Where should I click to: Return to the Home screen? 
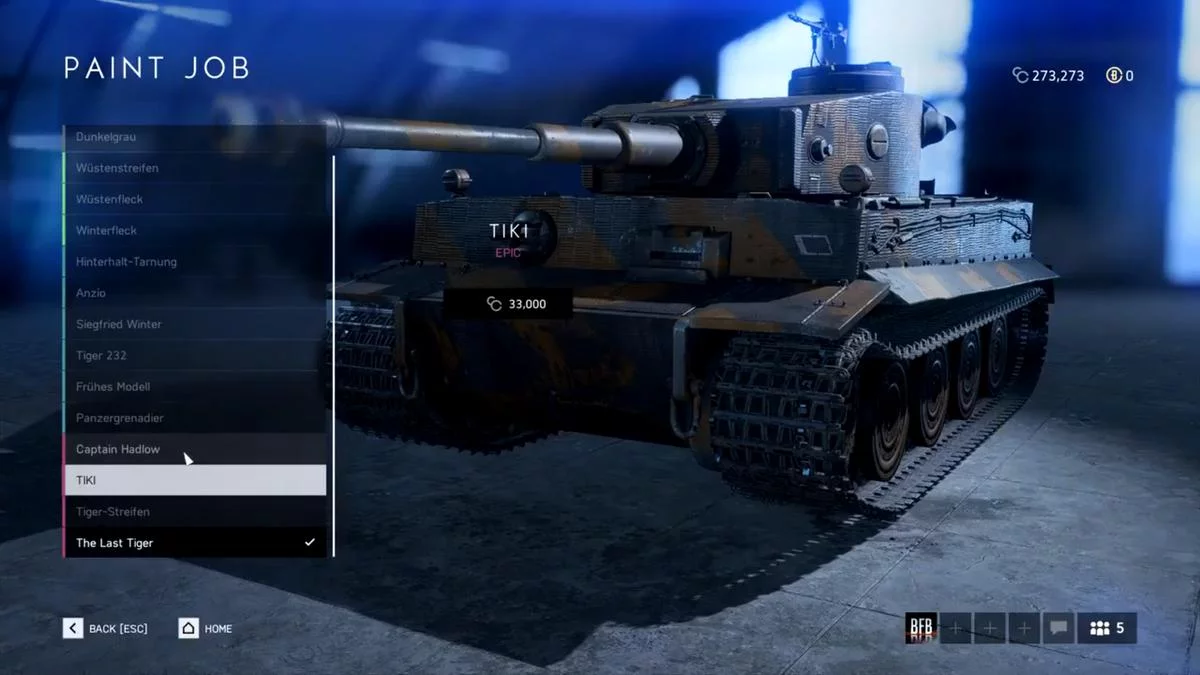(x=205, y=628)
